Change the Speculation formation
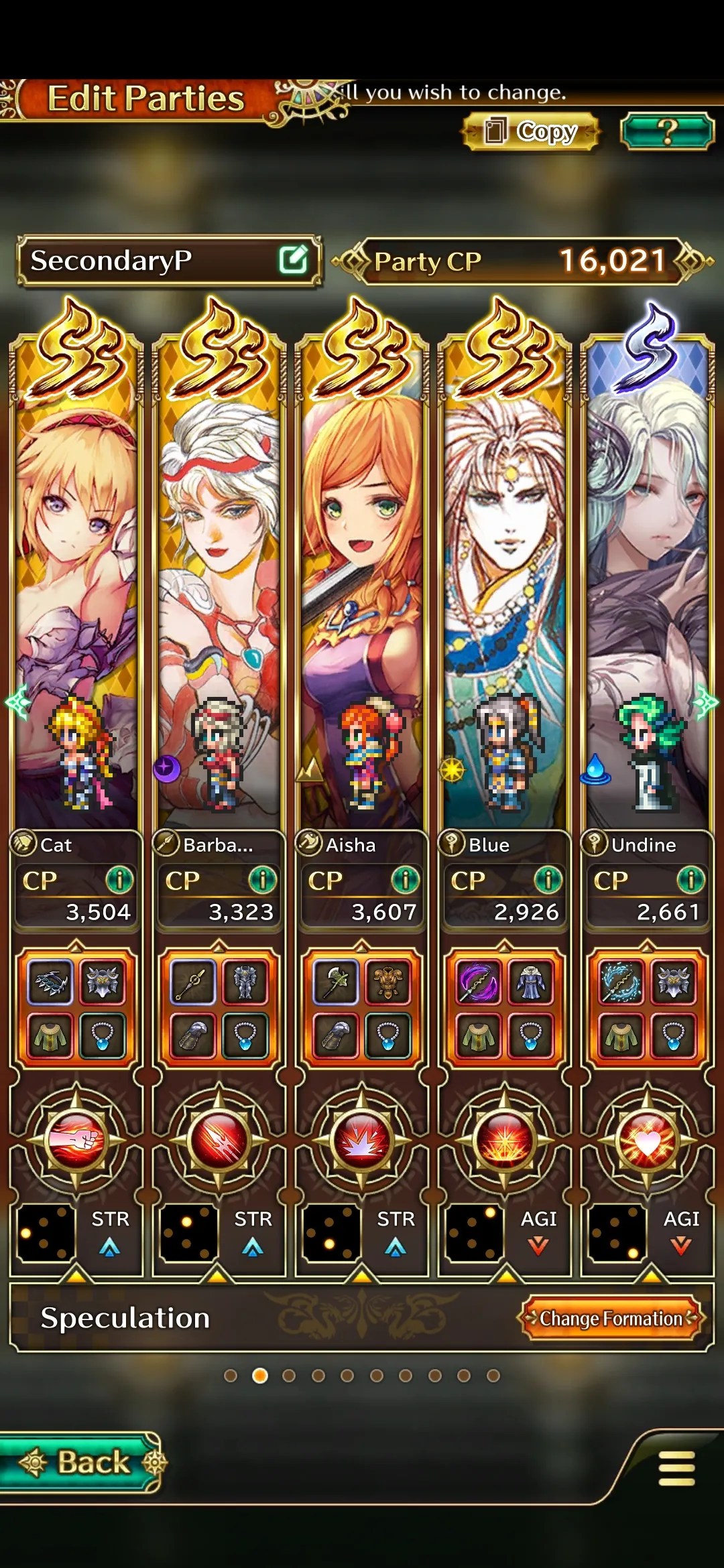724x1568 pixels. [x=611, y=1318]
